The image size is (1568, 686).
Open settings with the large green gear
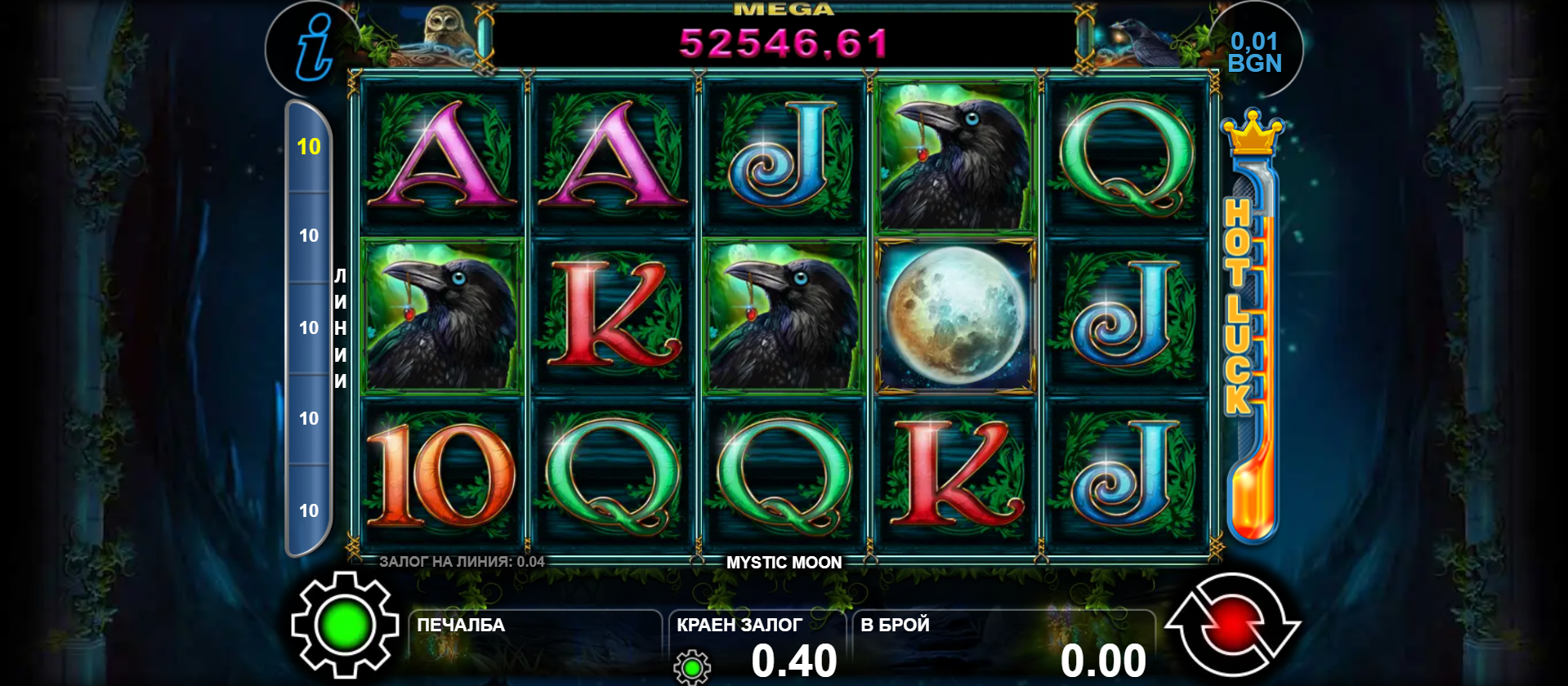[345, 626]
